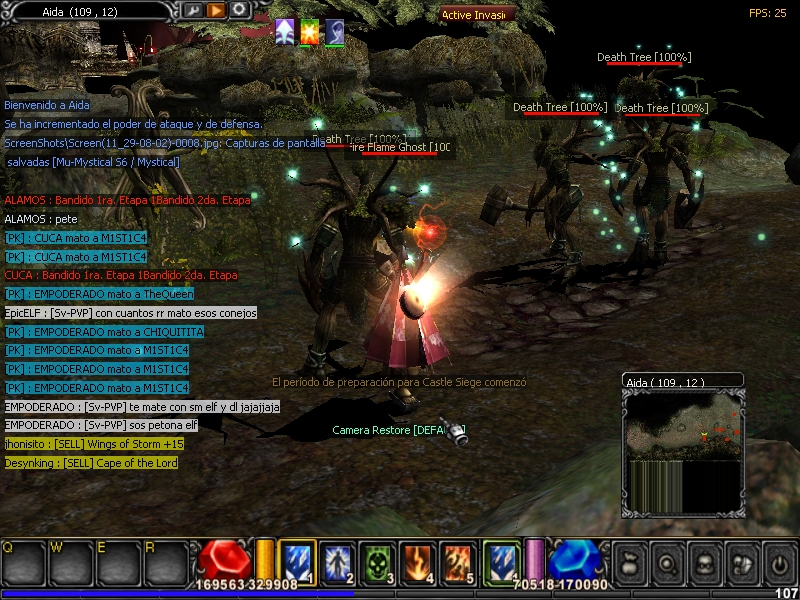Click the Cape of the Lord sell message

pyautogui.click(x=91, y=463)
